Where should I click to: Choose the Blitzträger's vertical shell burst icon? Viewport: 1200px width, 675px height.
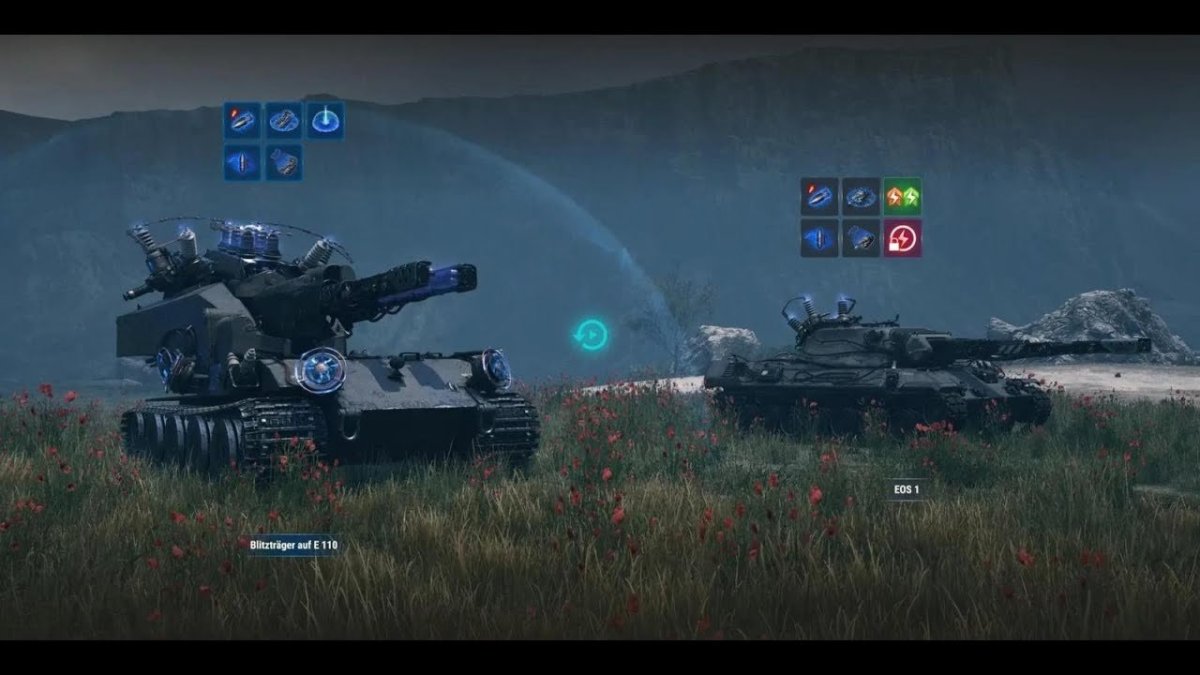[242, 162]
